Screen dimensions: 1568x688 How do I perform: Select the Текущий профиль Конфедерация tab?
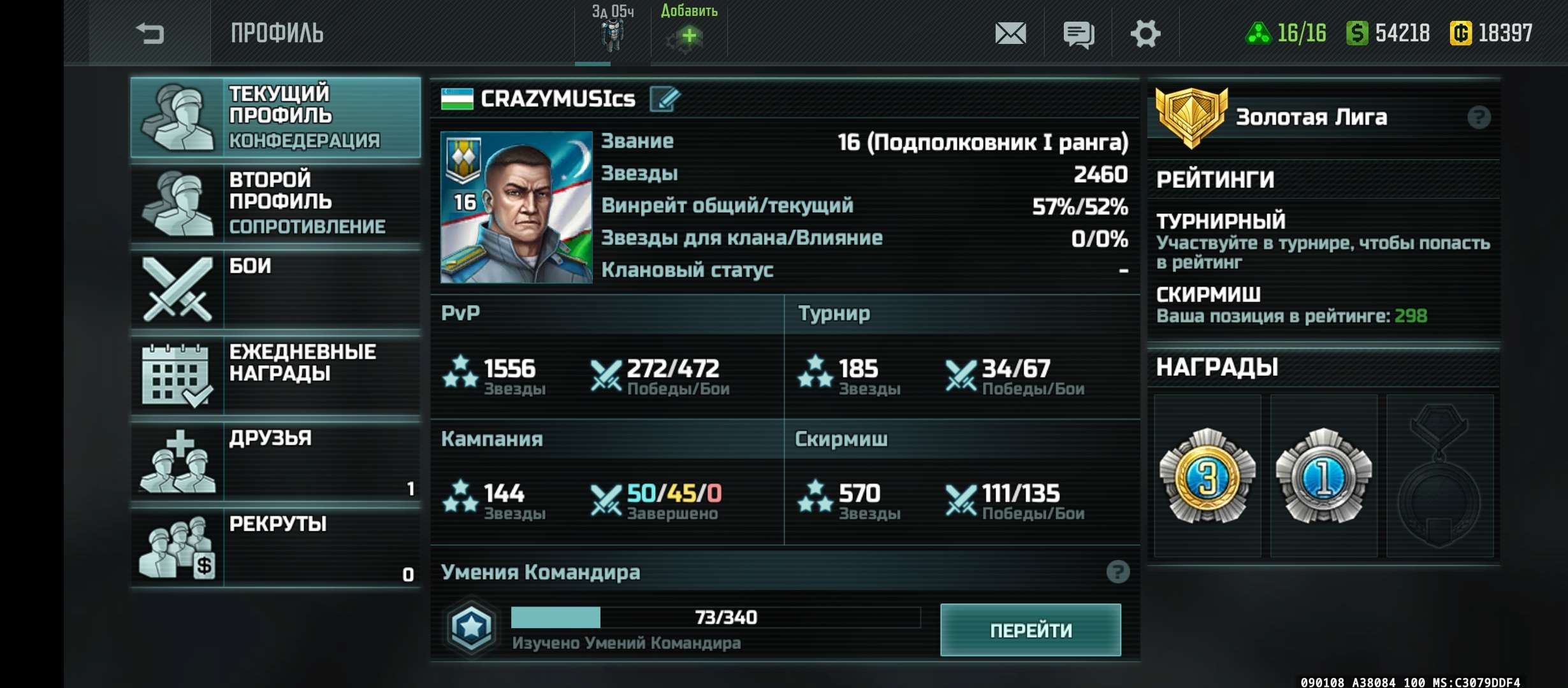[275, 117]
